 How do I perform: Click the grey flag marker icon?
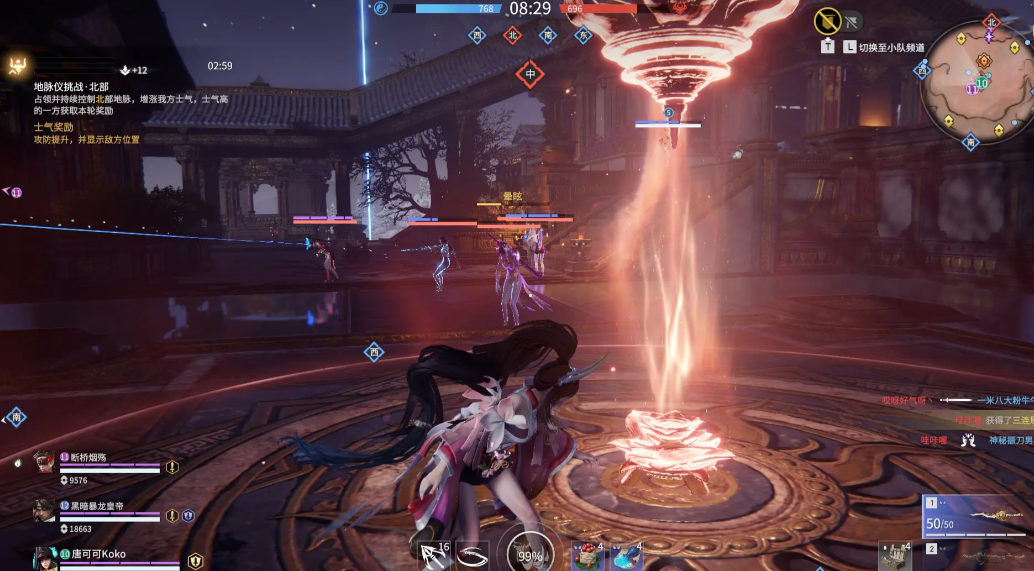coord(852,19)
